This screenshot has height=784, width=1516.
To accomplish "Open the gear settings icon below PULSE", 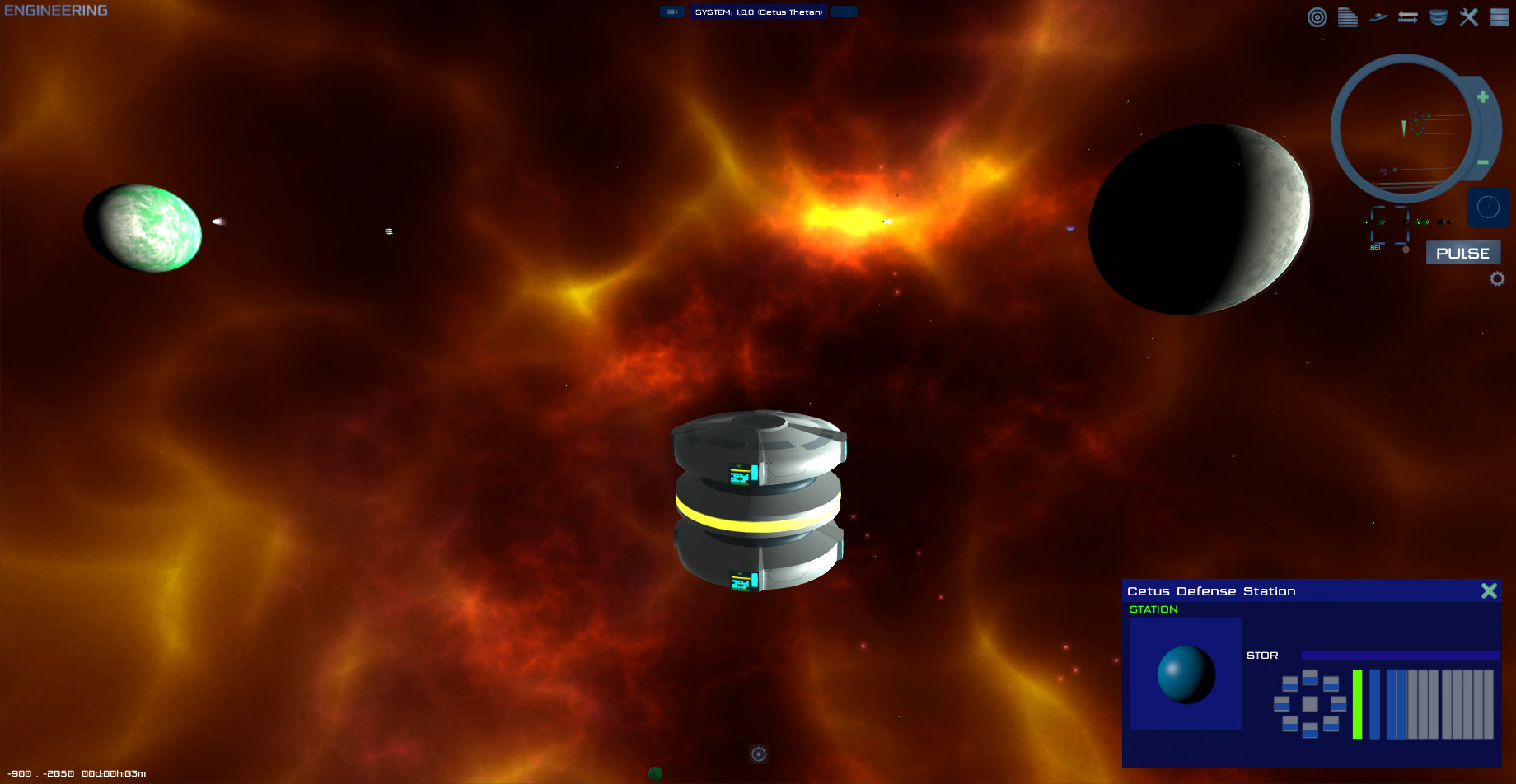I will tap(1498, 279).
